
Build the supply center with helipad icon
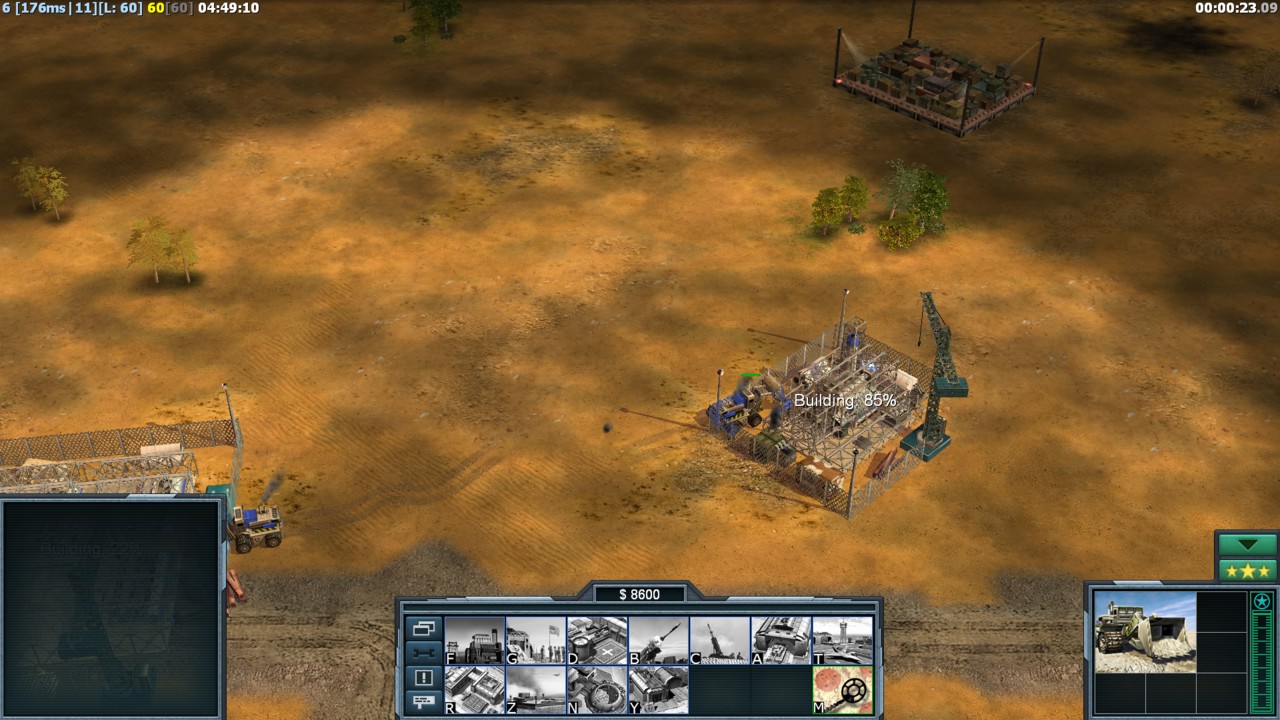[597, 640]
